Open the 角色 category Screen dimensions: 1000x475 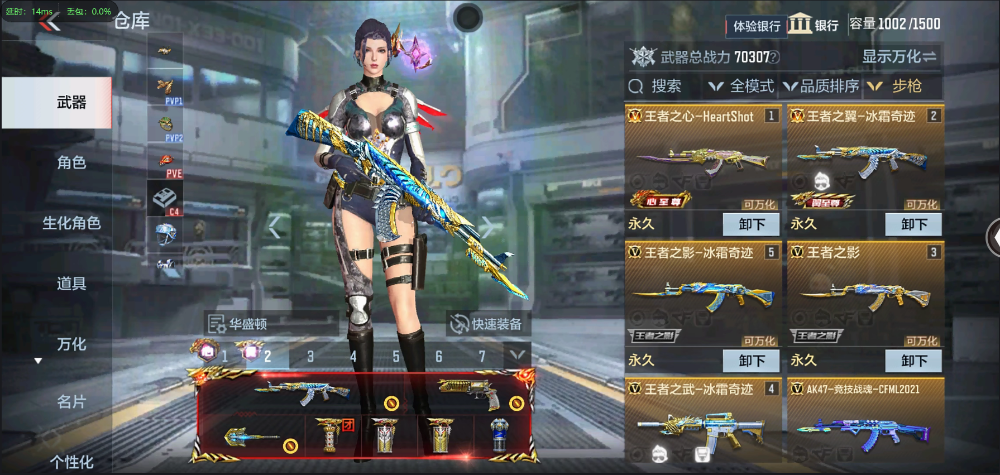pos(71,162)
